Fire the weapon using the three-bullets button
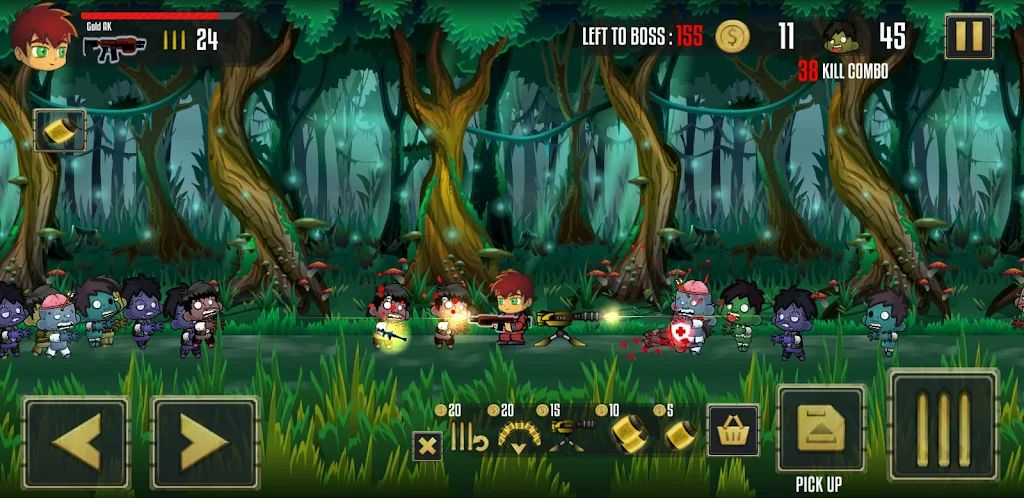 coord(944,424)
